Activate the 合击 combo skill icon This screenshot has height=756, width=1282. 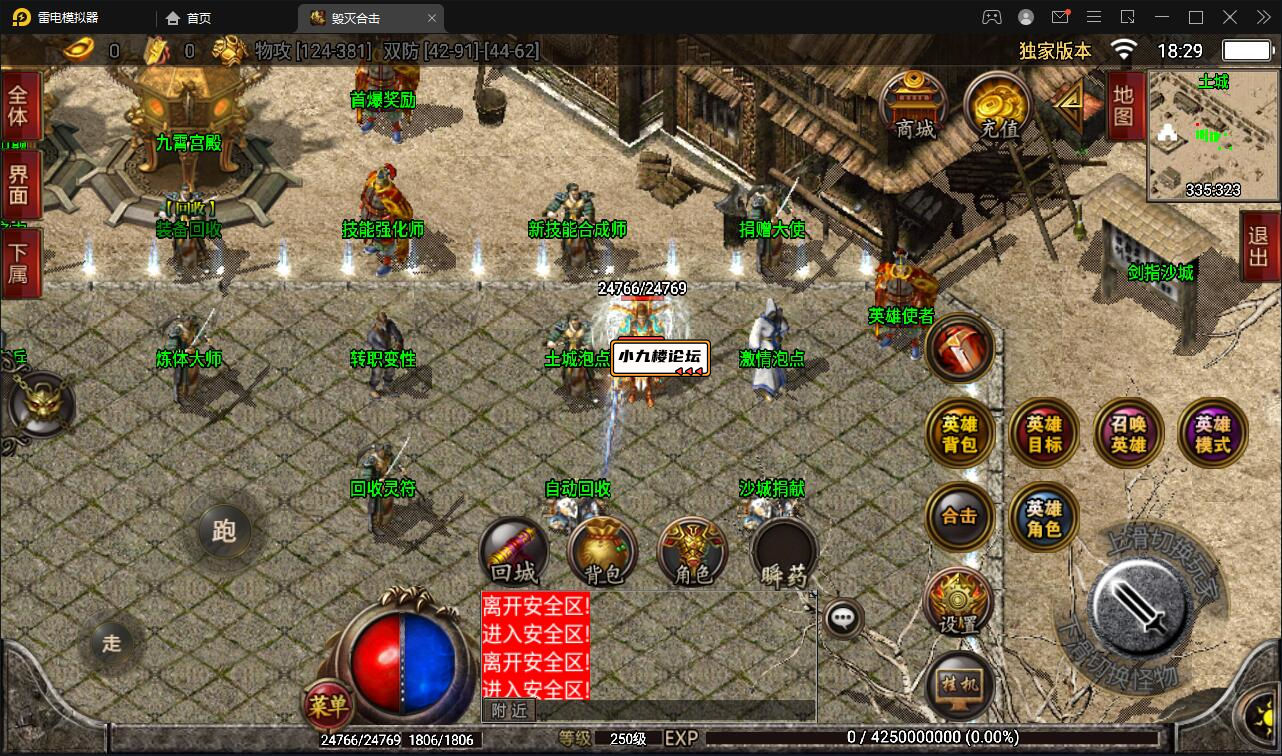click(959, 517)
